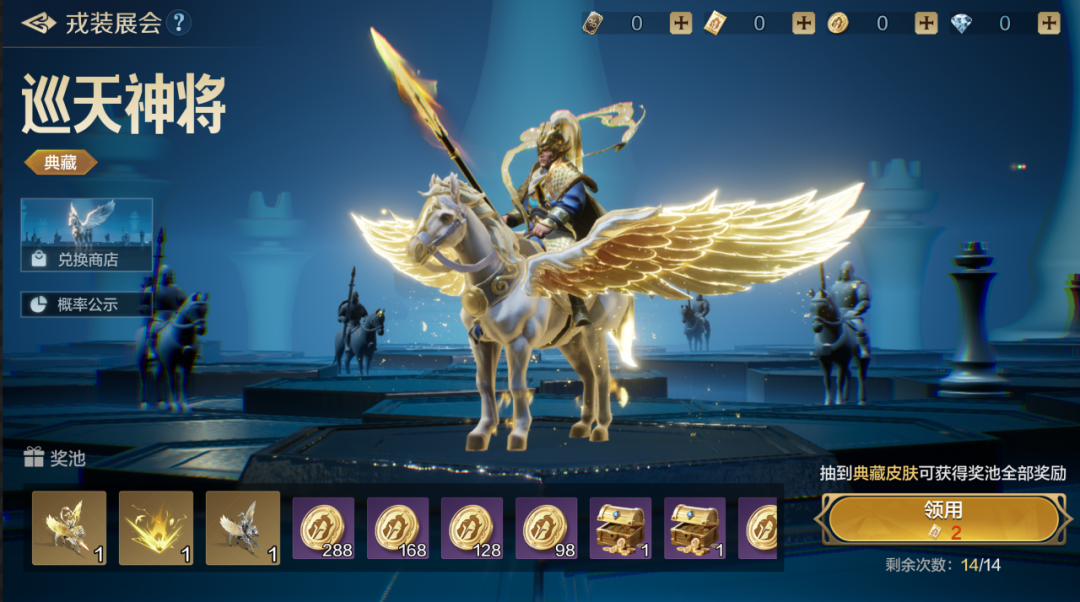Add more golden ticket currency with plus
This screenshot has height=602, width=1080.
(x=803, y=23)
